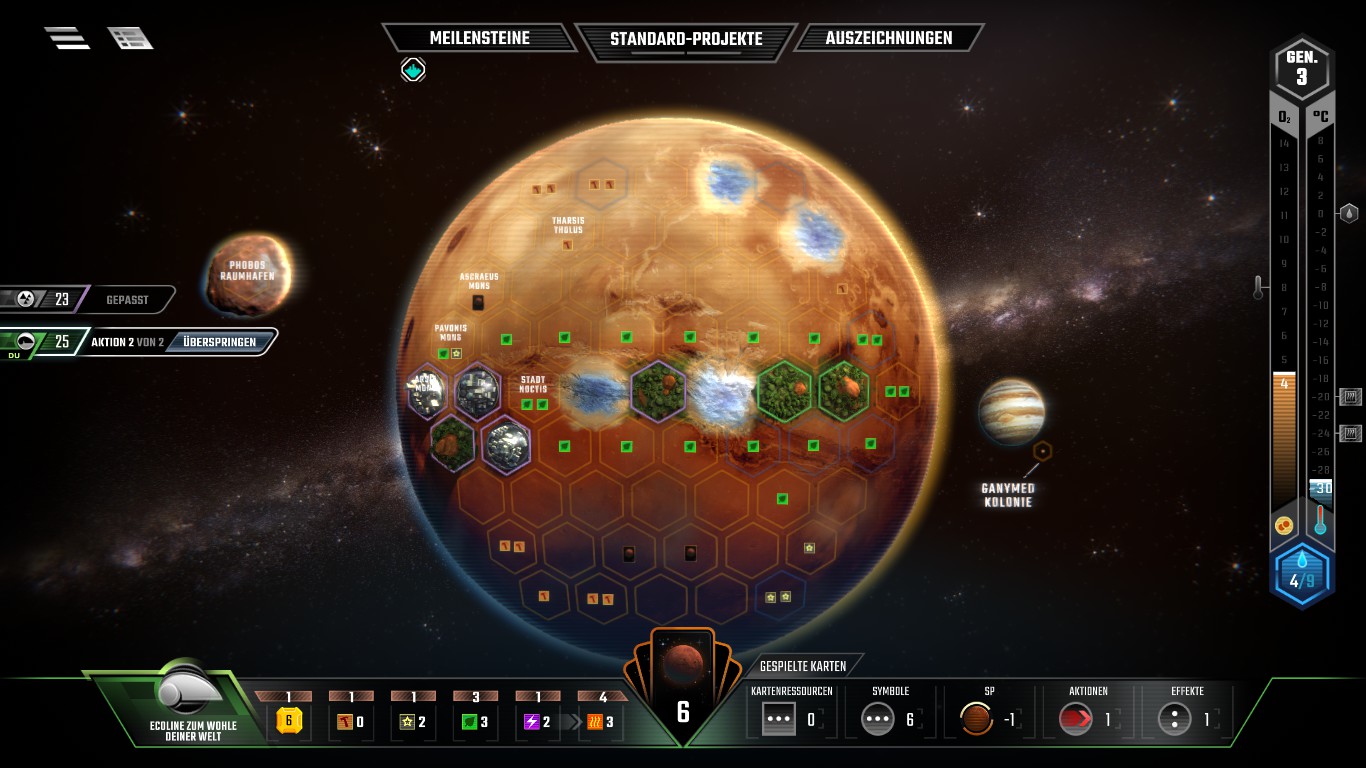Switch to the MEILENSTEINE tab
Viewport: 1366px width, 768px height.
[x=480, y=38]
